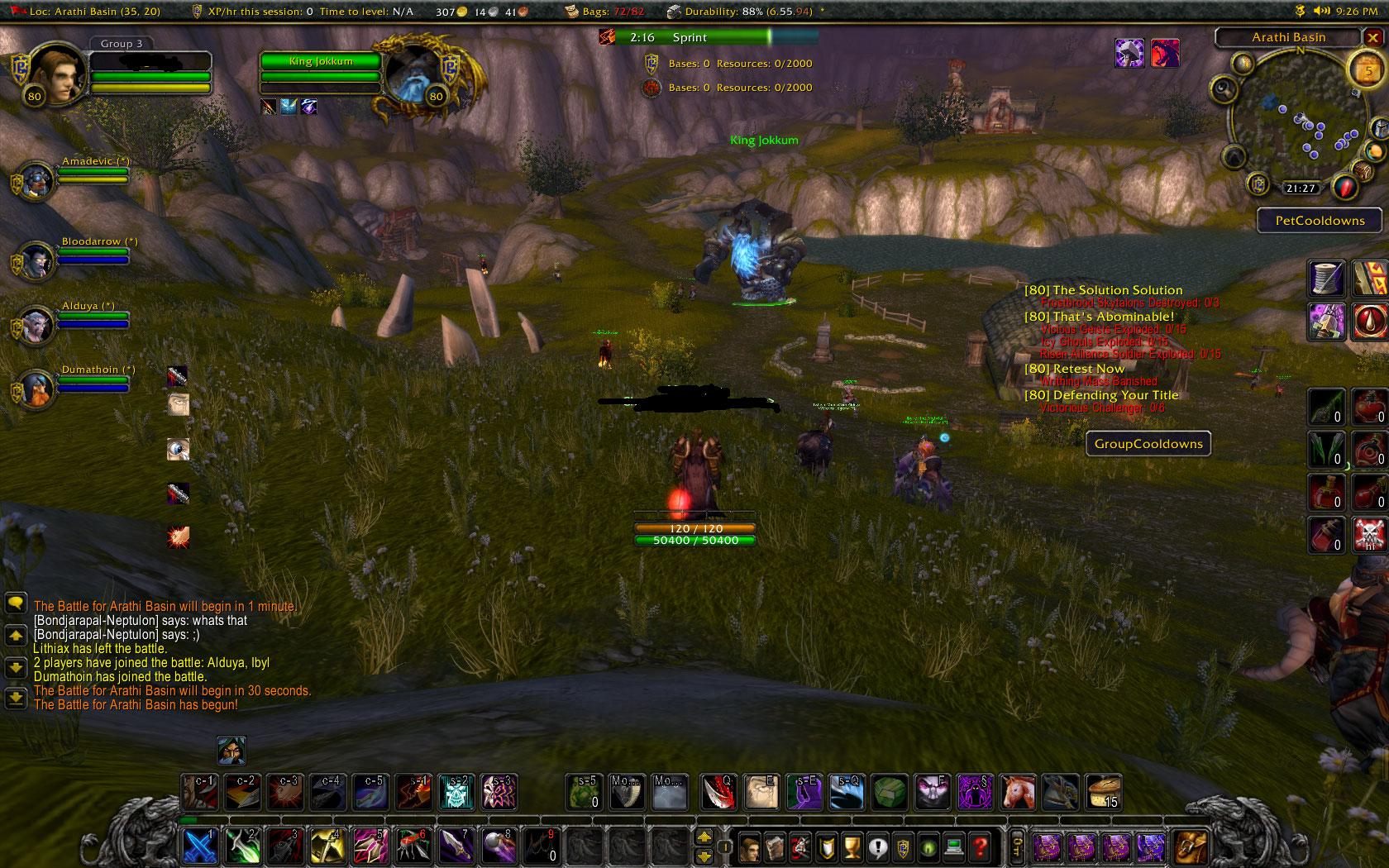Click the minimap tracking magnifier button
1389x868 pixels.
tap(1224, 88)
